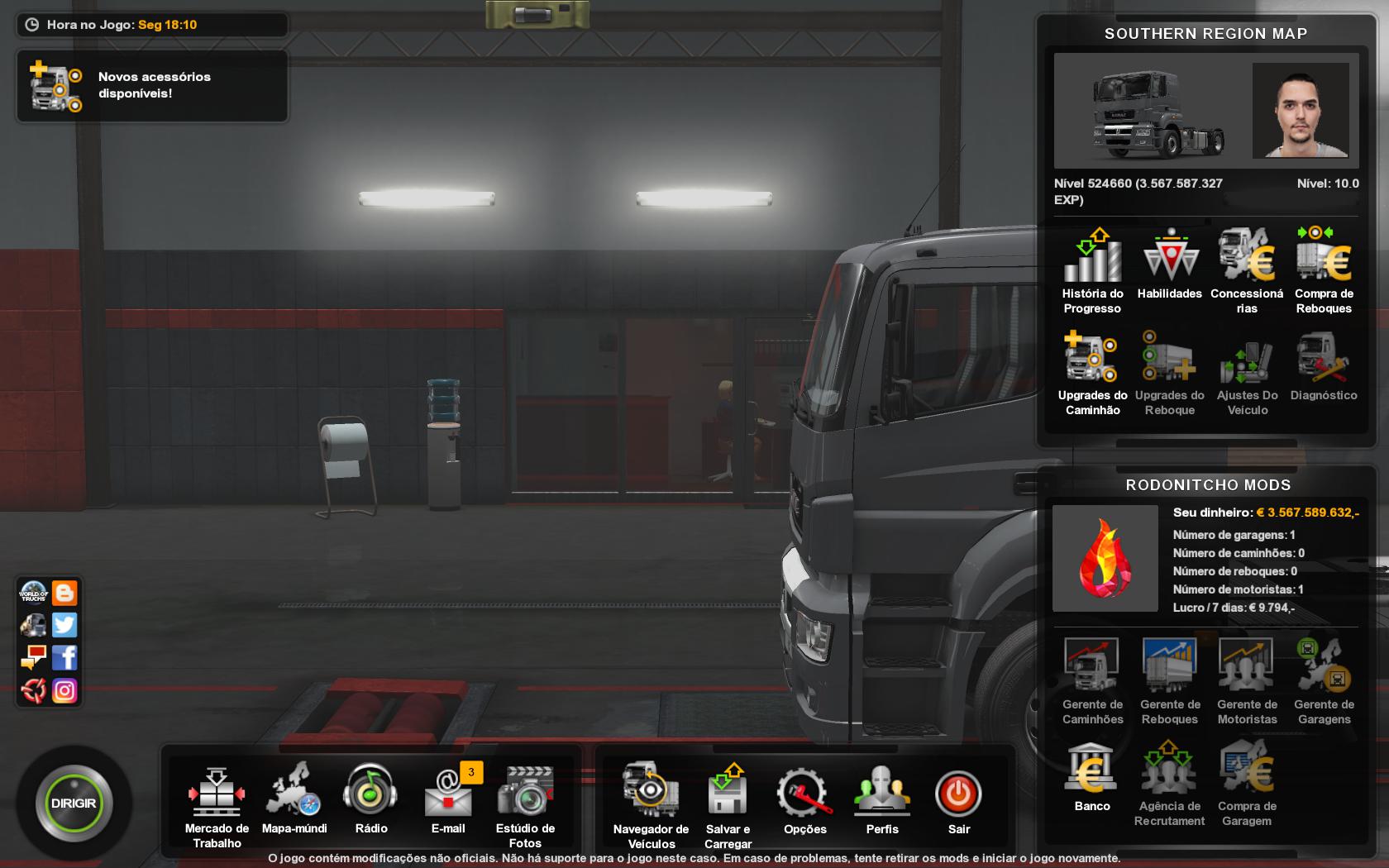The height and width of the screenshot is (868, 1389).
Task: Open Compra de Reboques trailer shop
Action: coord(1324,270)
